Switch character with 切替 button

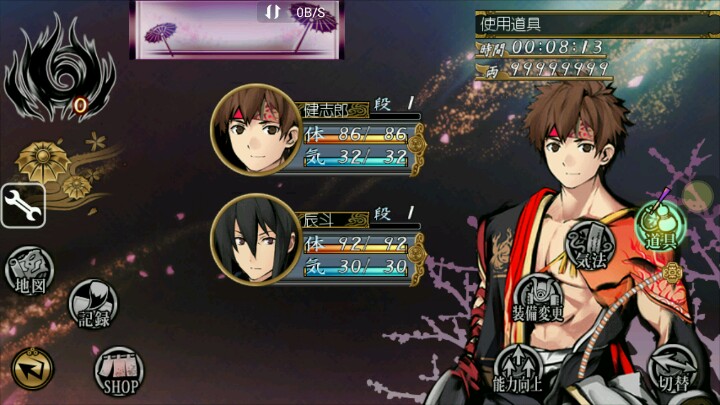point(673,368)
